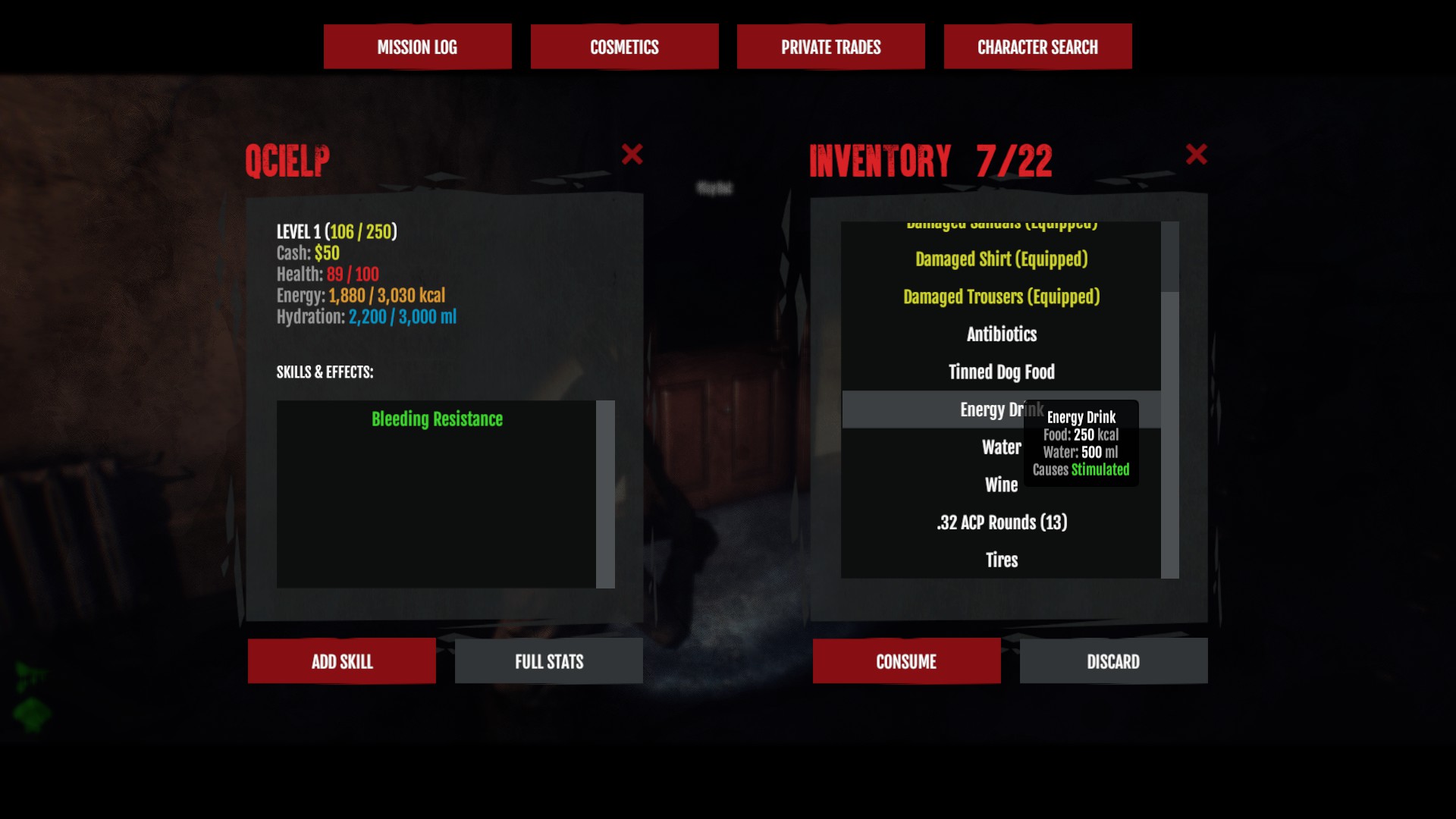This screenshot has height=819, width=1456.
Task: Open Full Stats for QCIELP
Action: [x=548, y=661]
